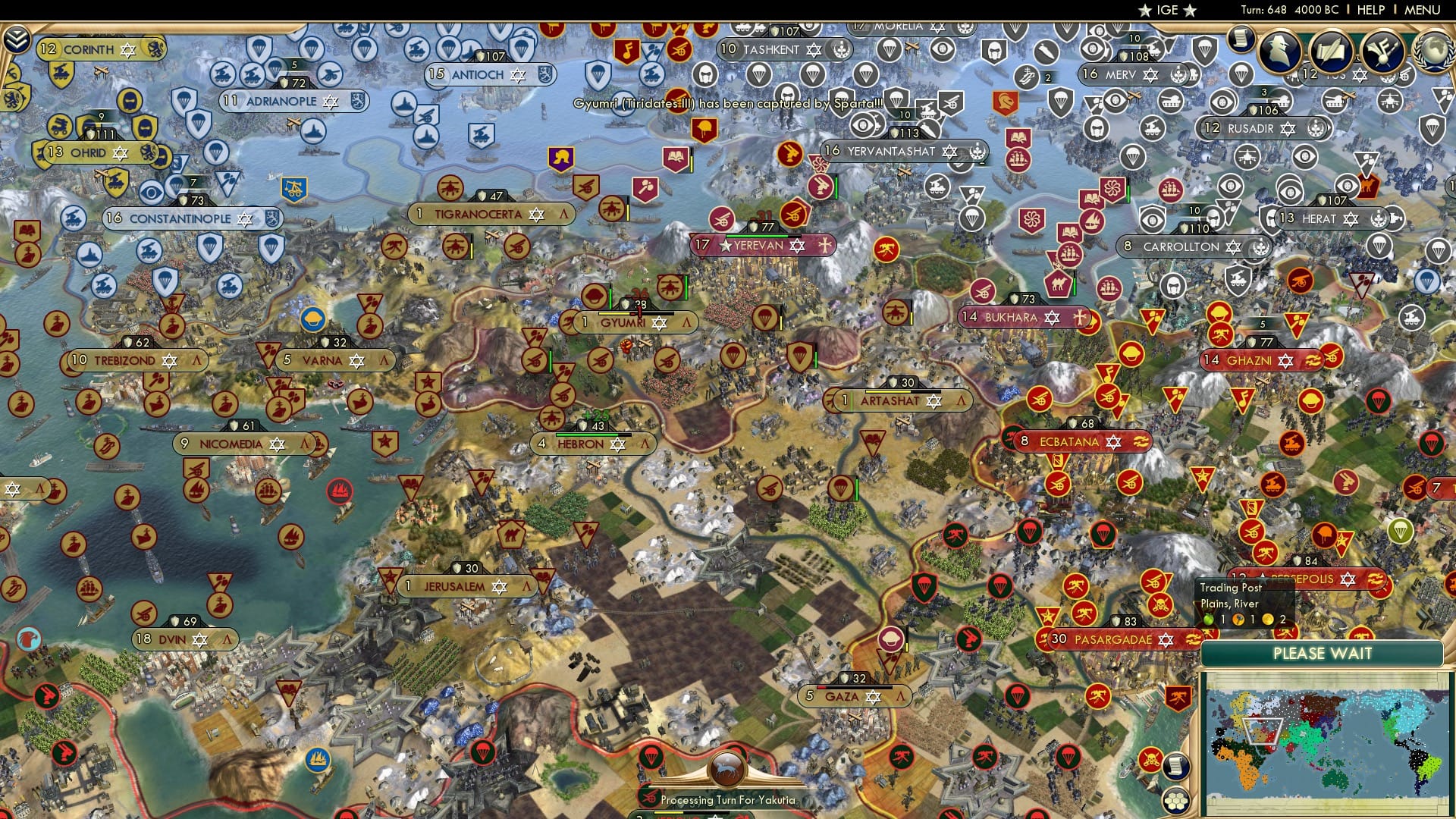Select the blue Great Prophet icon near Varna
This screenshot has width=1456, height=819.
[x=312, y=317]
